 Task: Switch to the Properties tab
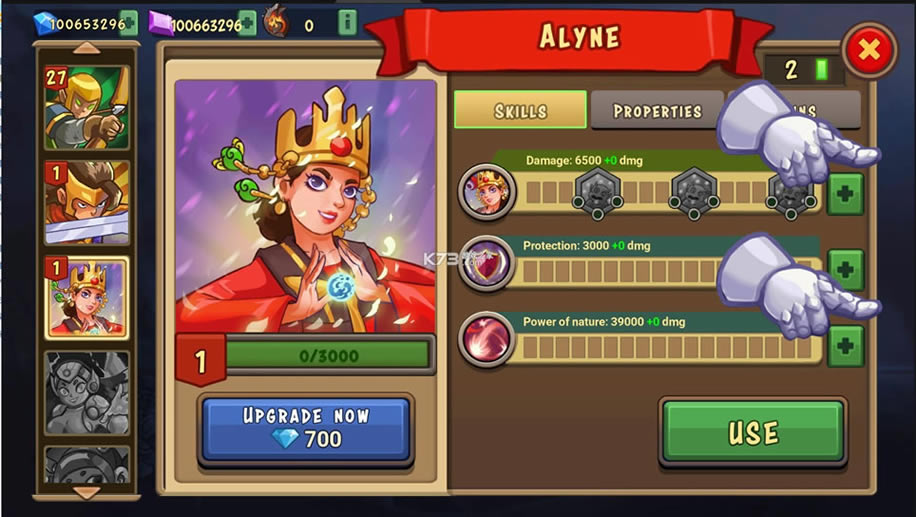657,110
